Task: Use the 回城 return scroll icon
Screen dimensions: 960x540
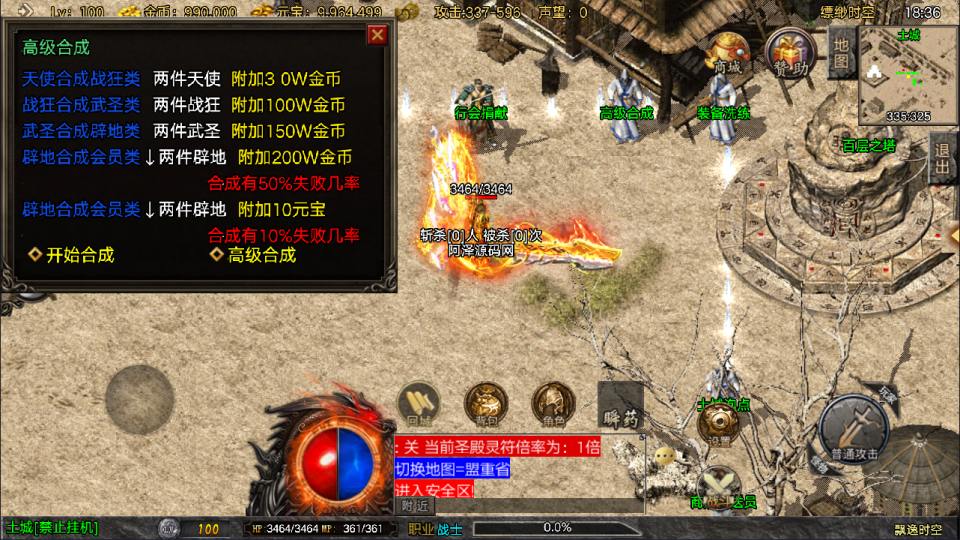Action: [420, 403]
